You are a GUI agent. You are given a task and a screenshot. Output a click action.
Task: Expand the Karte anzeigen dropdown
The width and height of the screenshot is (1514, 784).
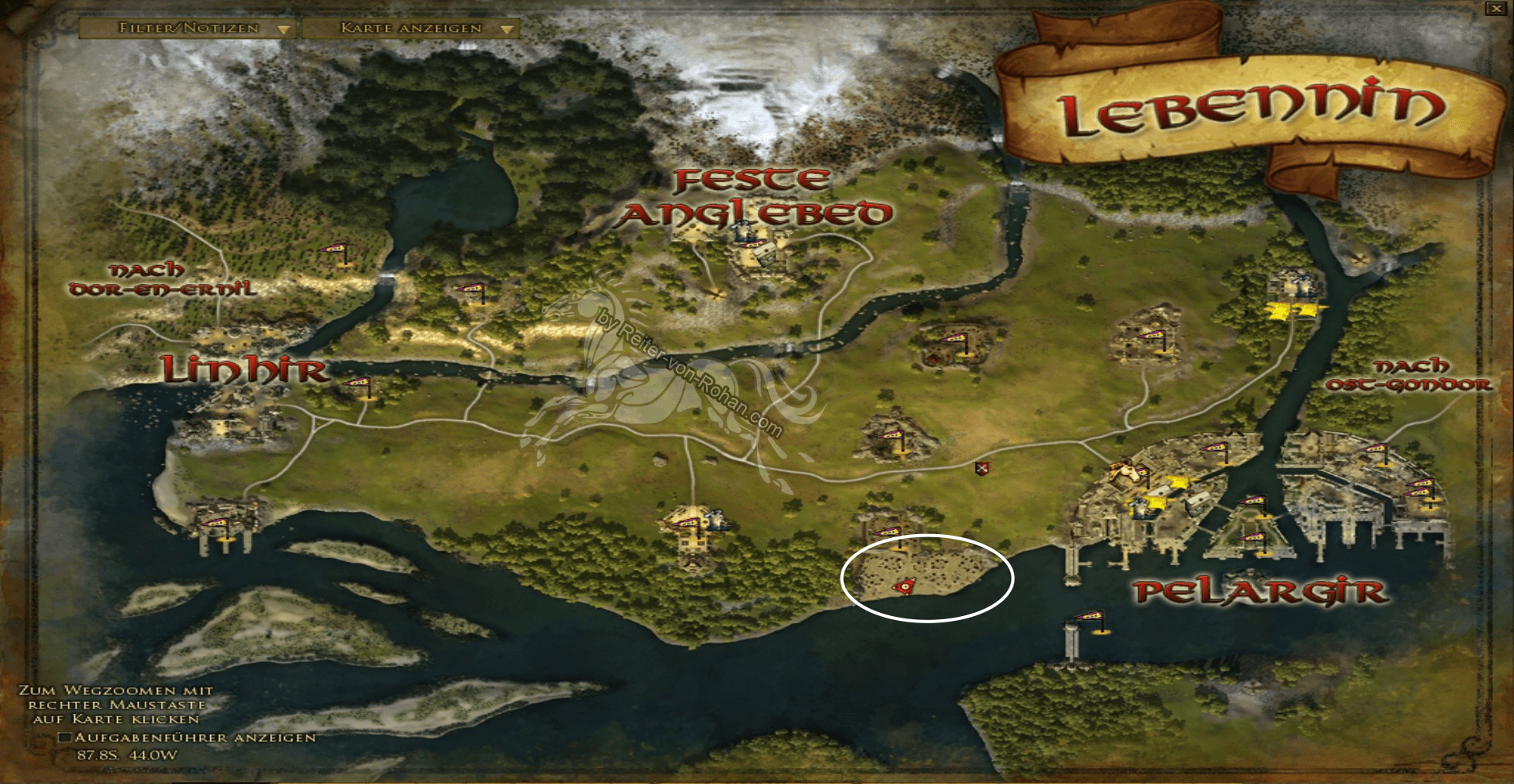coord(424,27)
